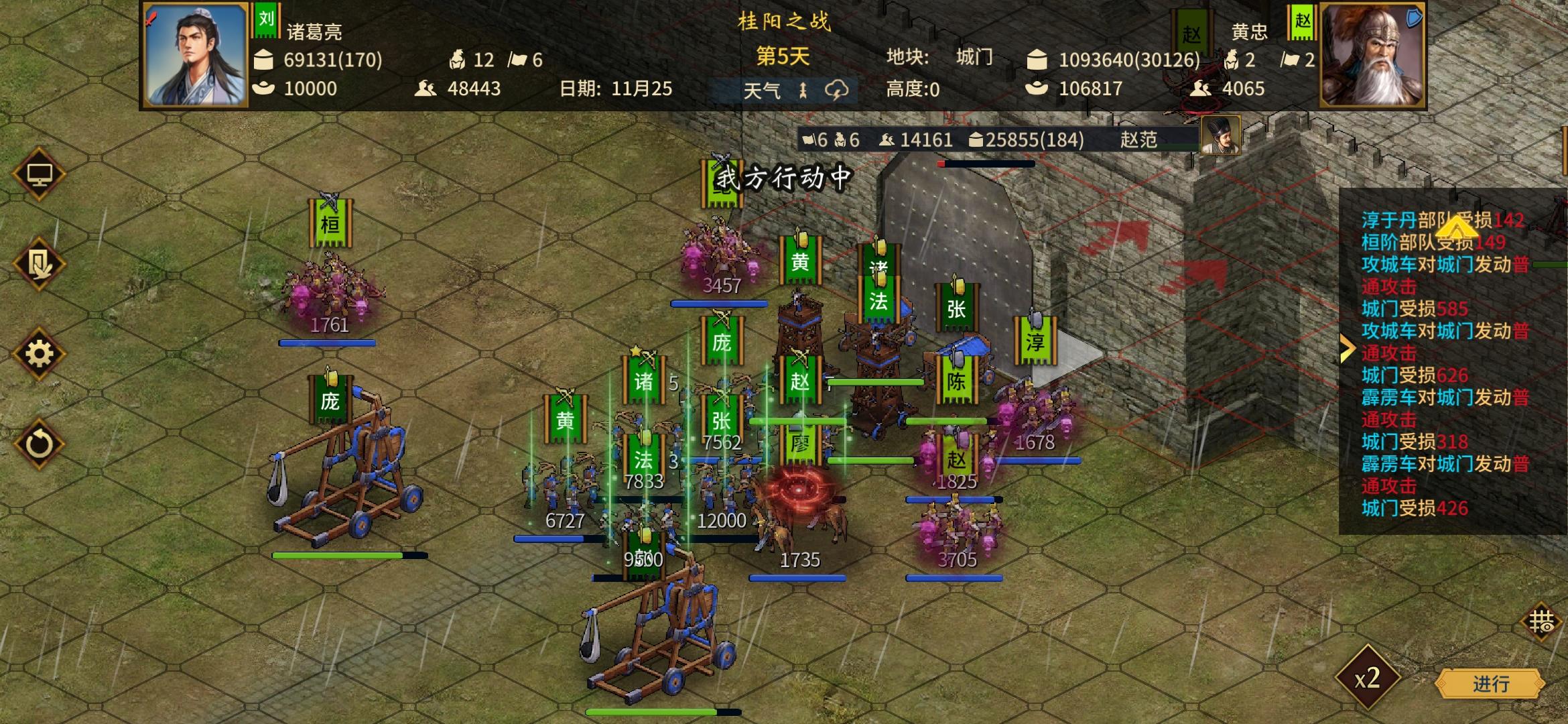Screen dimensions: 1568x724
Task: Click the thunderstorm cloud weather icon
Action: (x=838, y=88)
